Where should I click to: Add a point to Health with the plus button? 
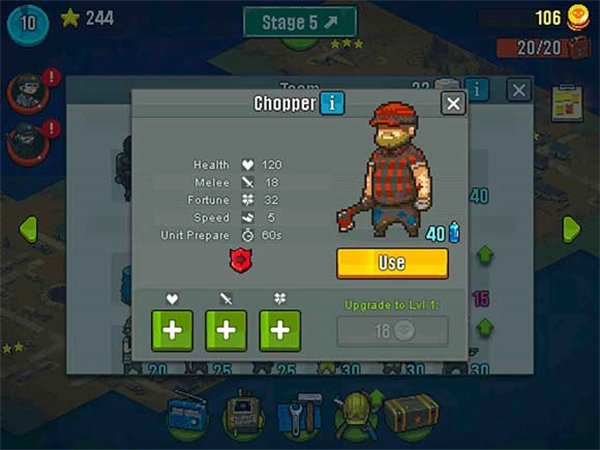point(172,331)
